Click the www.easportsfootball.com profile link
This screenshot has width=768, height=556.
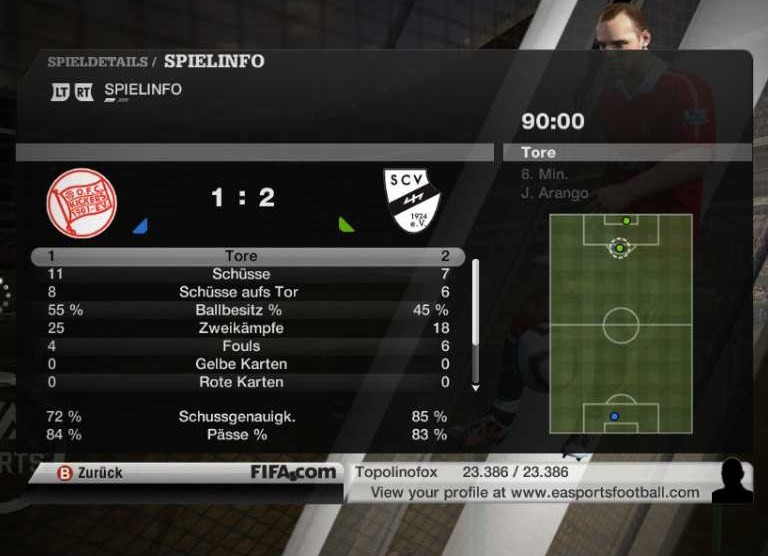[604, 492]
